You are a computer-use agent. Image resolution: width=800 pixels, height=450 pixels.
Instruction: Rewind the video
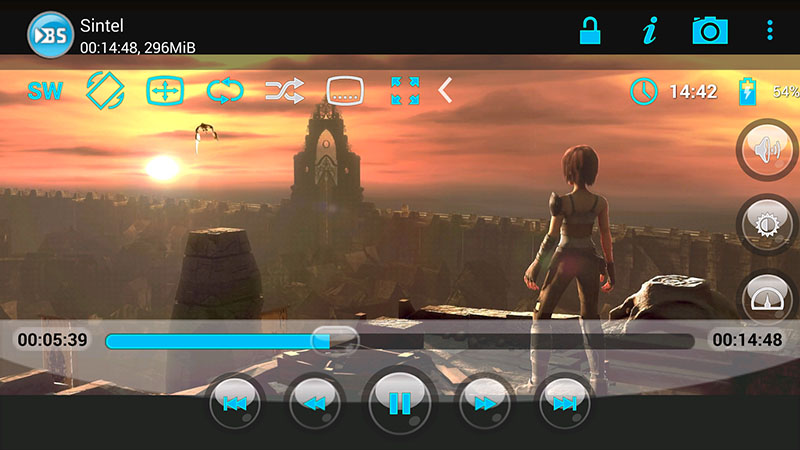tap(315, 403)
